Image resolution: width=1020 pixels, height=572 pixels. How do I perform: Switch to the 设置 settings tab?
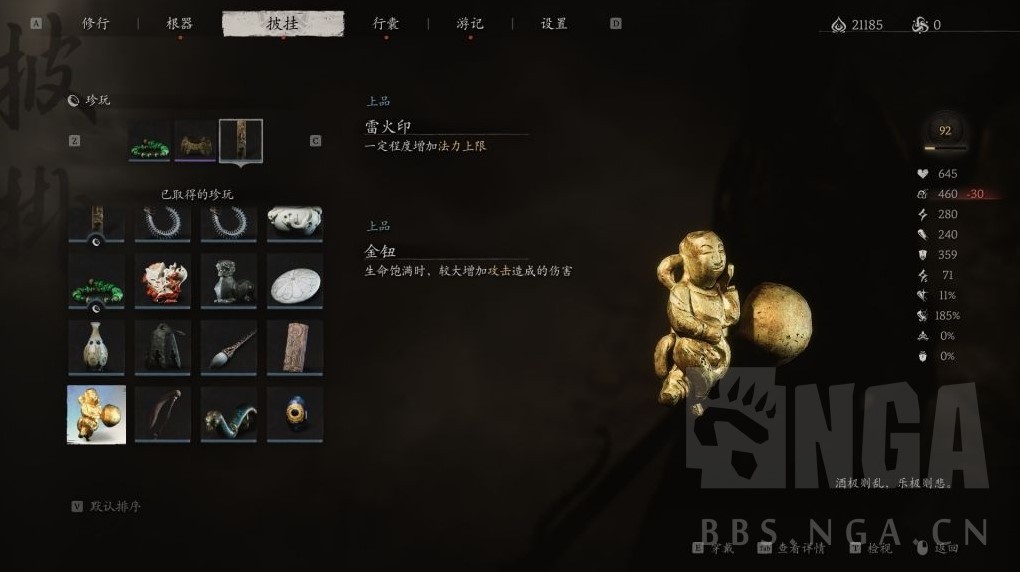click(x=554, y=24)
